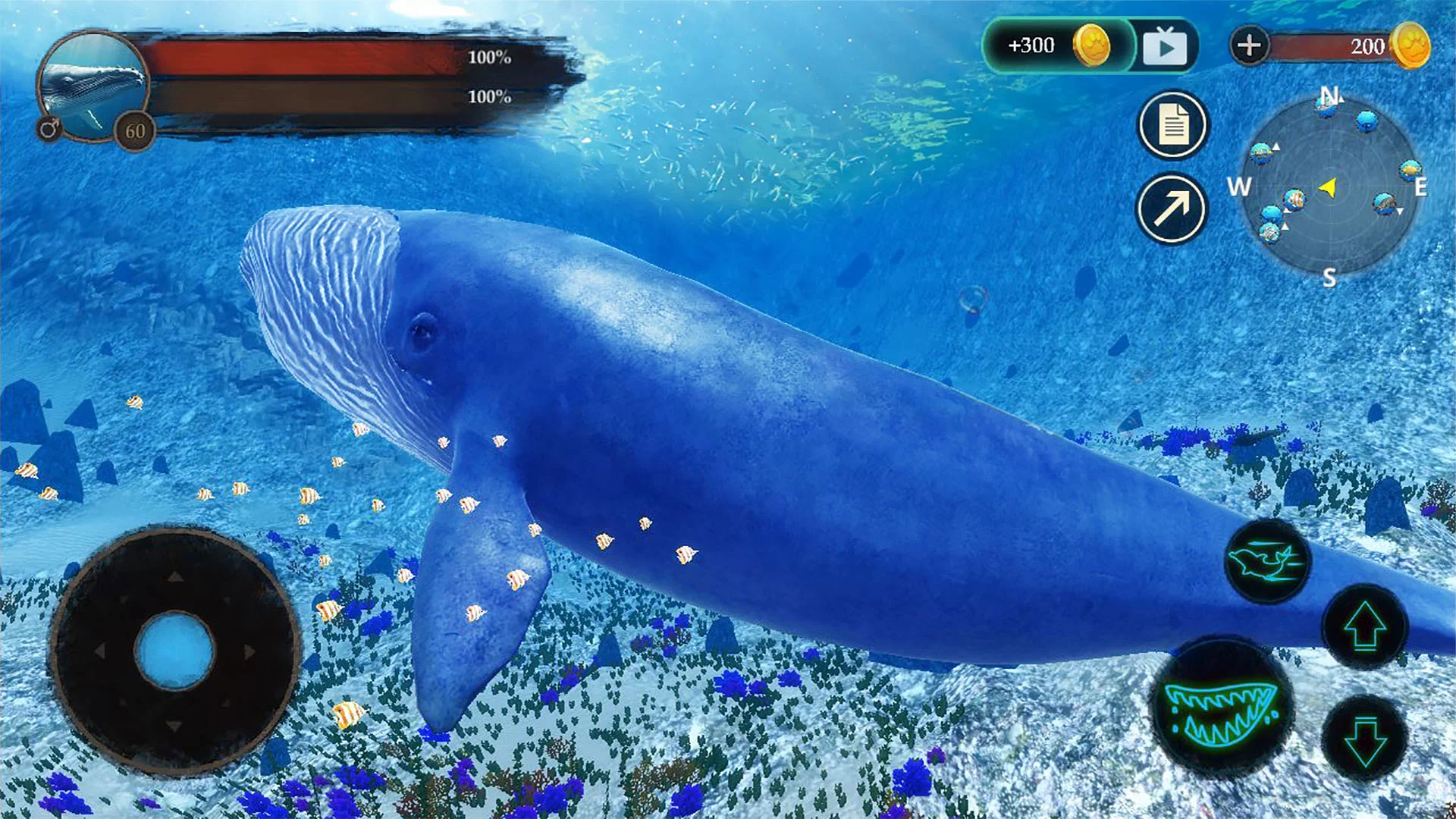Click the male gender symbol icon

pyautogui.click(x=51, y=129)
